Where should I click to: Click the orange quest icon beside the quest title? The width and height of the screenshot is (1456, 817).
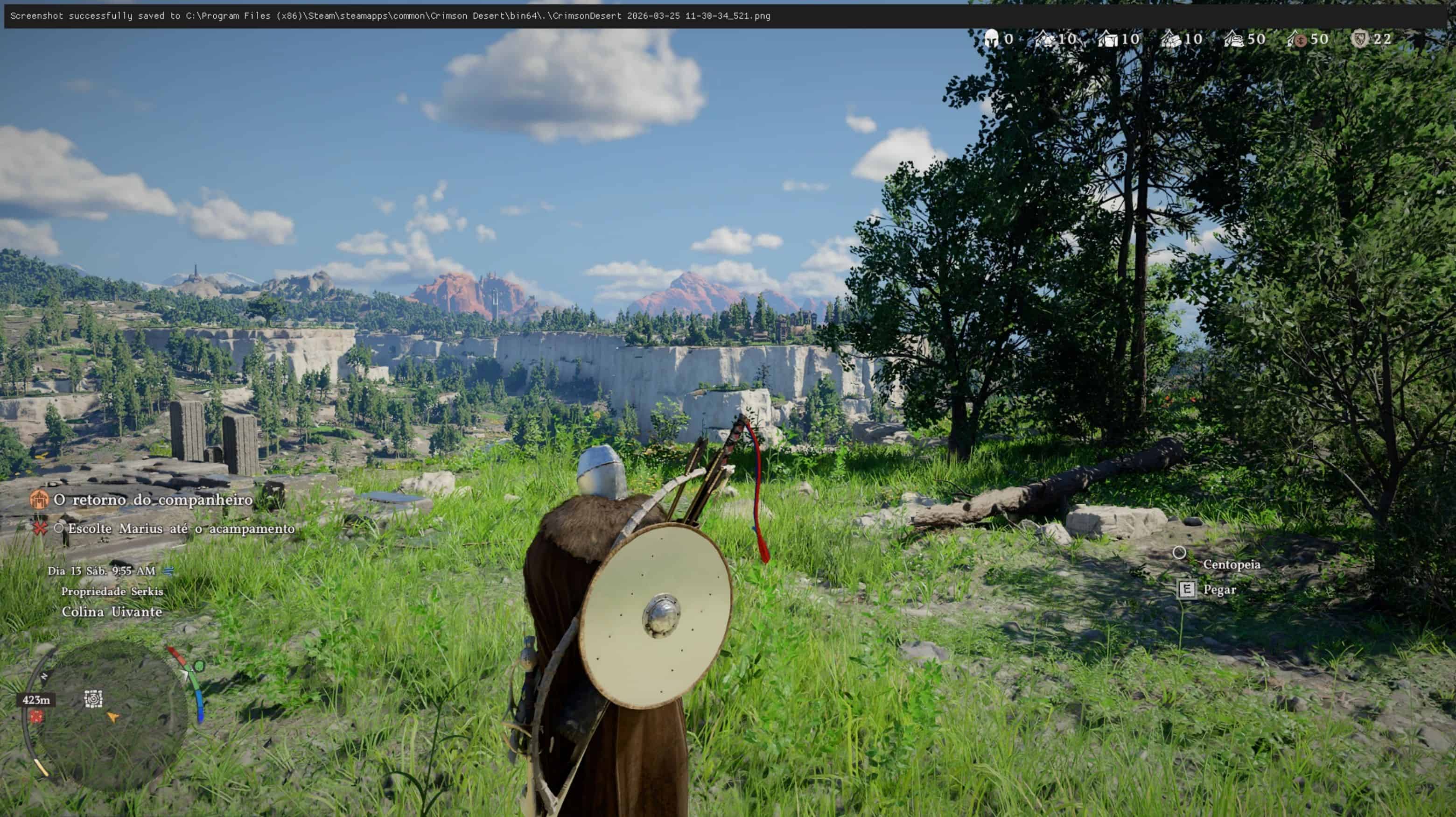[x=39, y=500]
